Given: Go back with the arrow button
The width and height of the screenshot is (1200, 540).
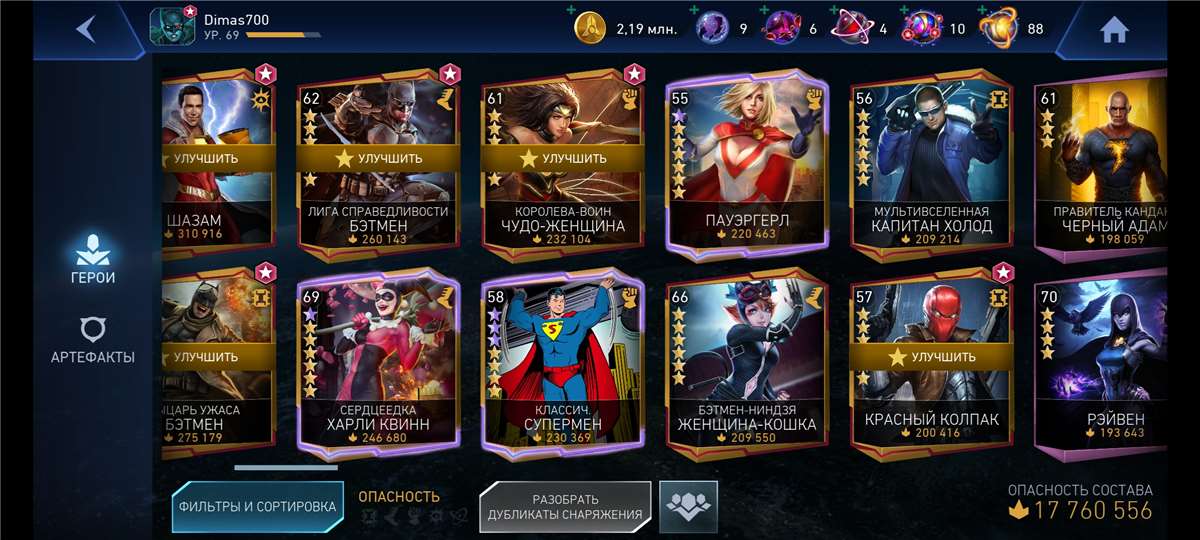Looking at the screenshot, I should coord(86,29).
